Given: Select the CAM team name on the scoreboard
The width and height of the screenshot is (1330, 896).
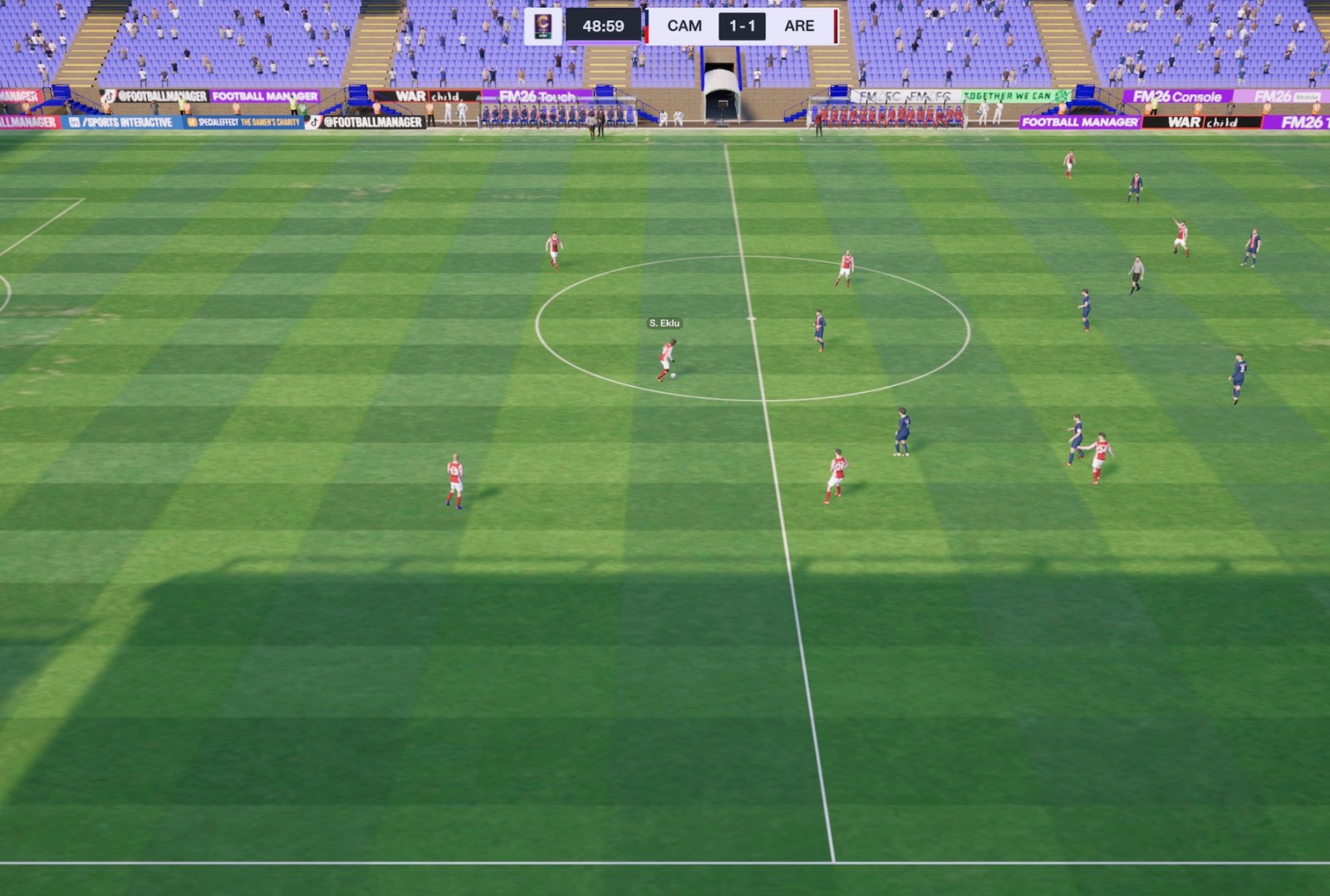Looking at the screenshot, I should tap(684, 26).
